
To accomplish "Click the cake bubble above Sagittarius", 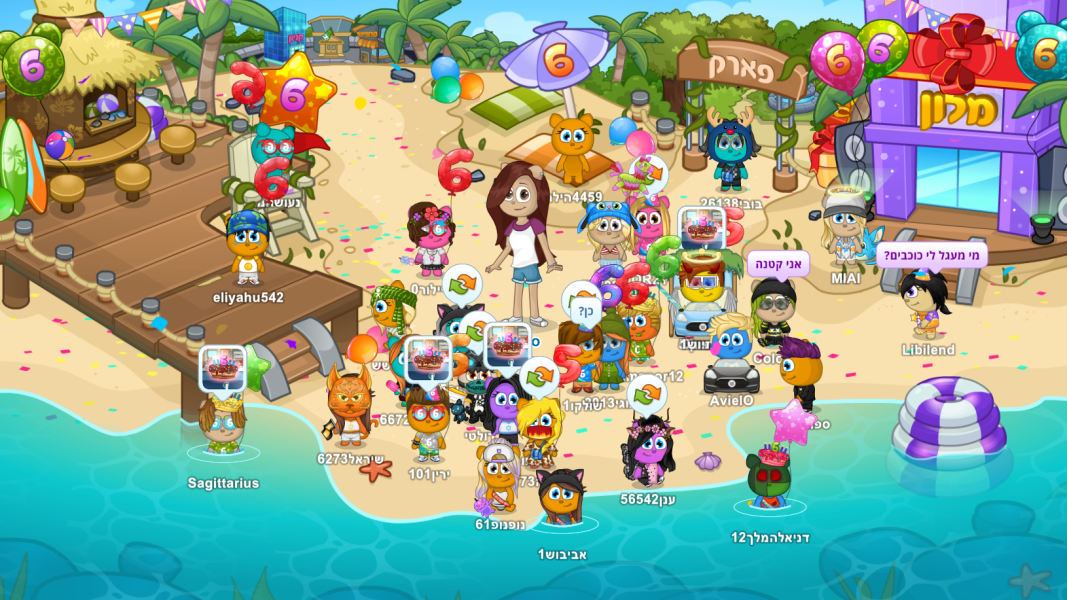I will pos(222,368).
